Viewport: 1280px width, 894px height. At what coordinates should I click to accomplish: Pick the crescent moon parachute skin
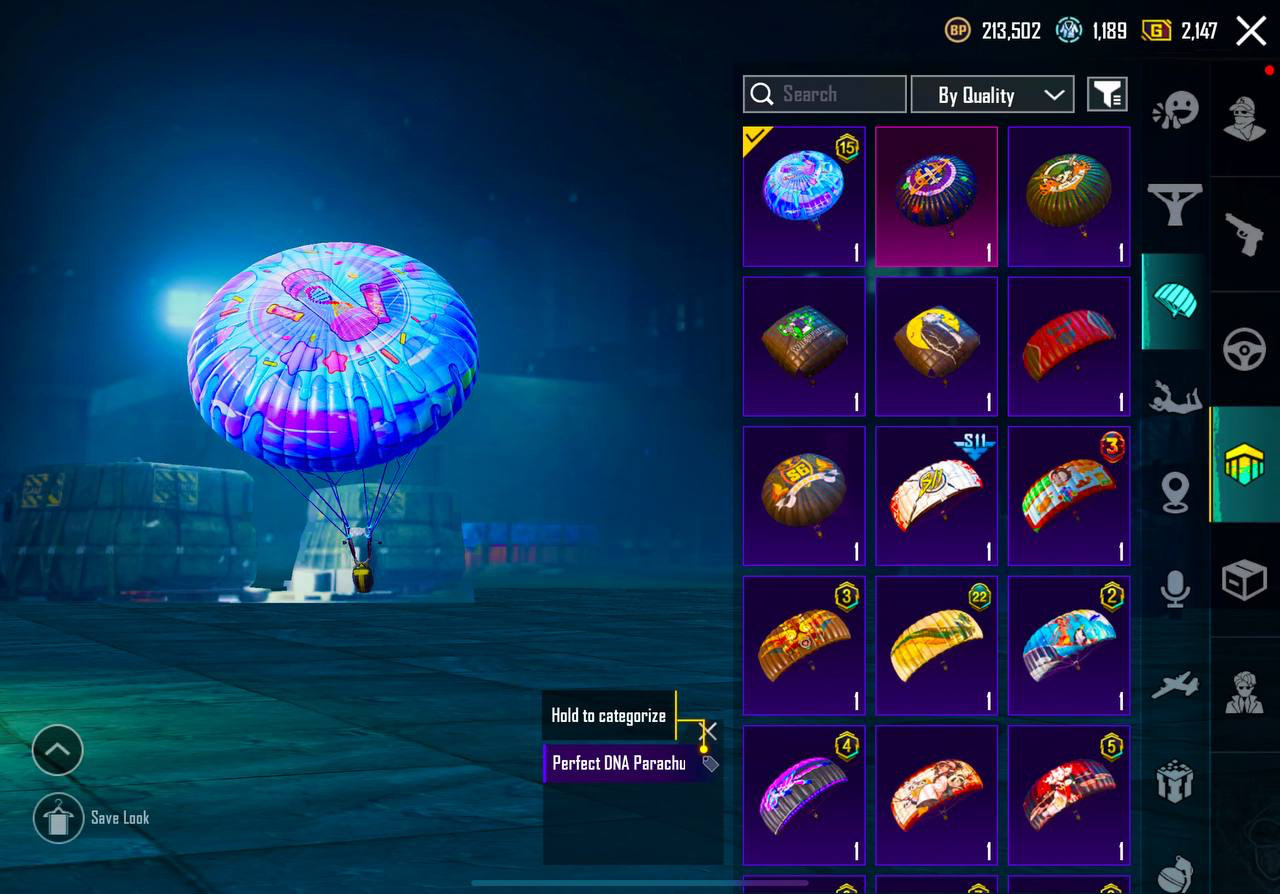[x=936, y=346]
